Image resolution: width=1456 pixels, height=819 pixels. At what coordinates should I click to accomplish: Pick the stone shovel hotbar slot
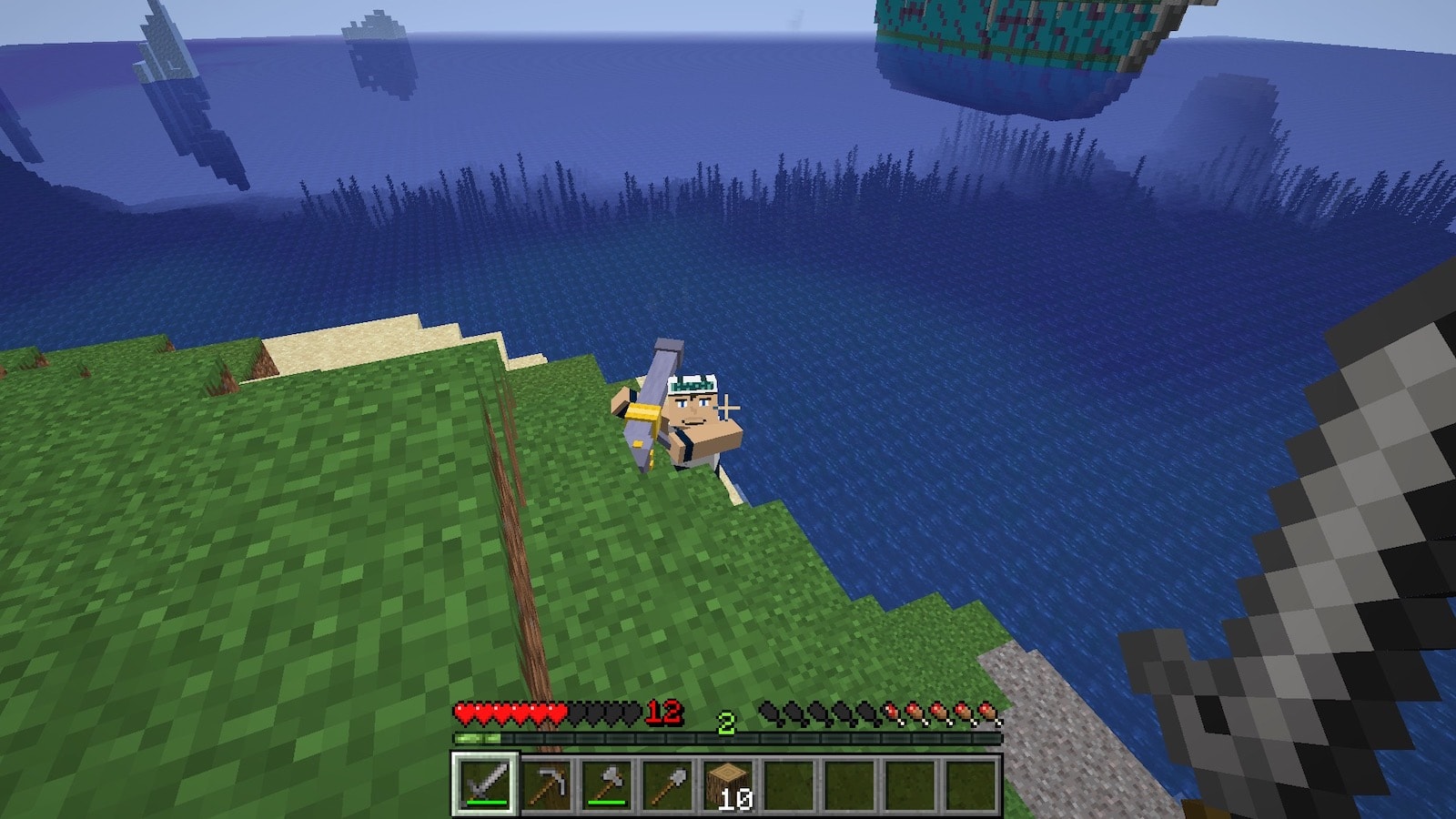coord(668,783)
